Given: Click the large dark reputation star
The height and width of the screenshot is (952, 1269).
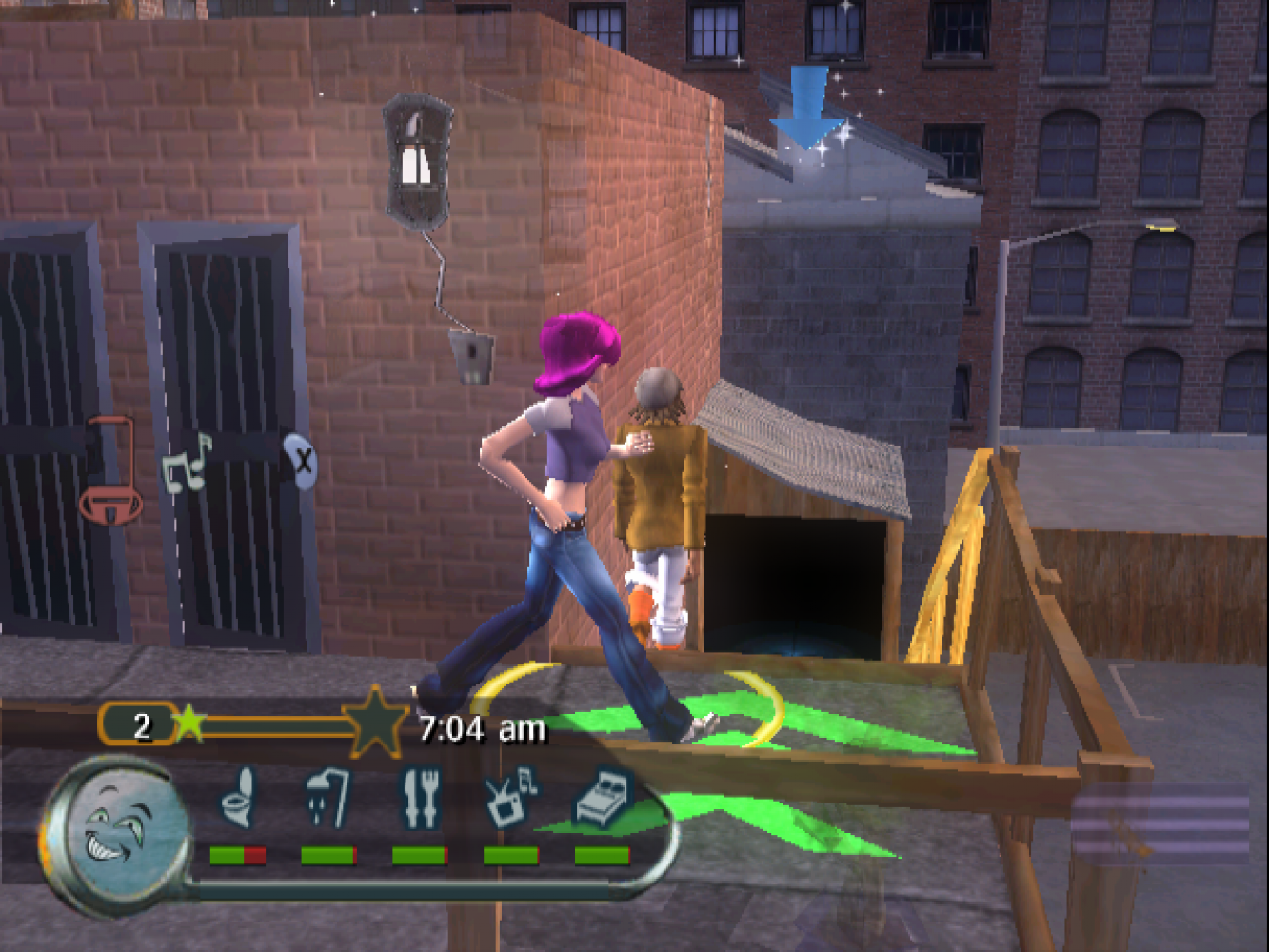Looking at the screenshot, I should 375,724.
